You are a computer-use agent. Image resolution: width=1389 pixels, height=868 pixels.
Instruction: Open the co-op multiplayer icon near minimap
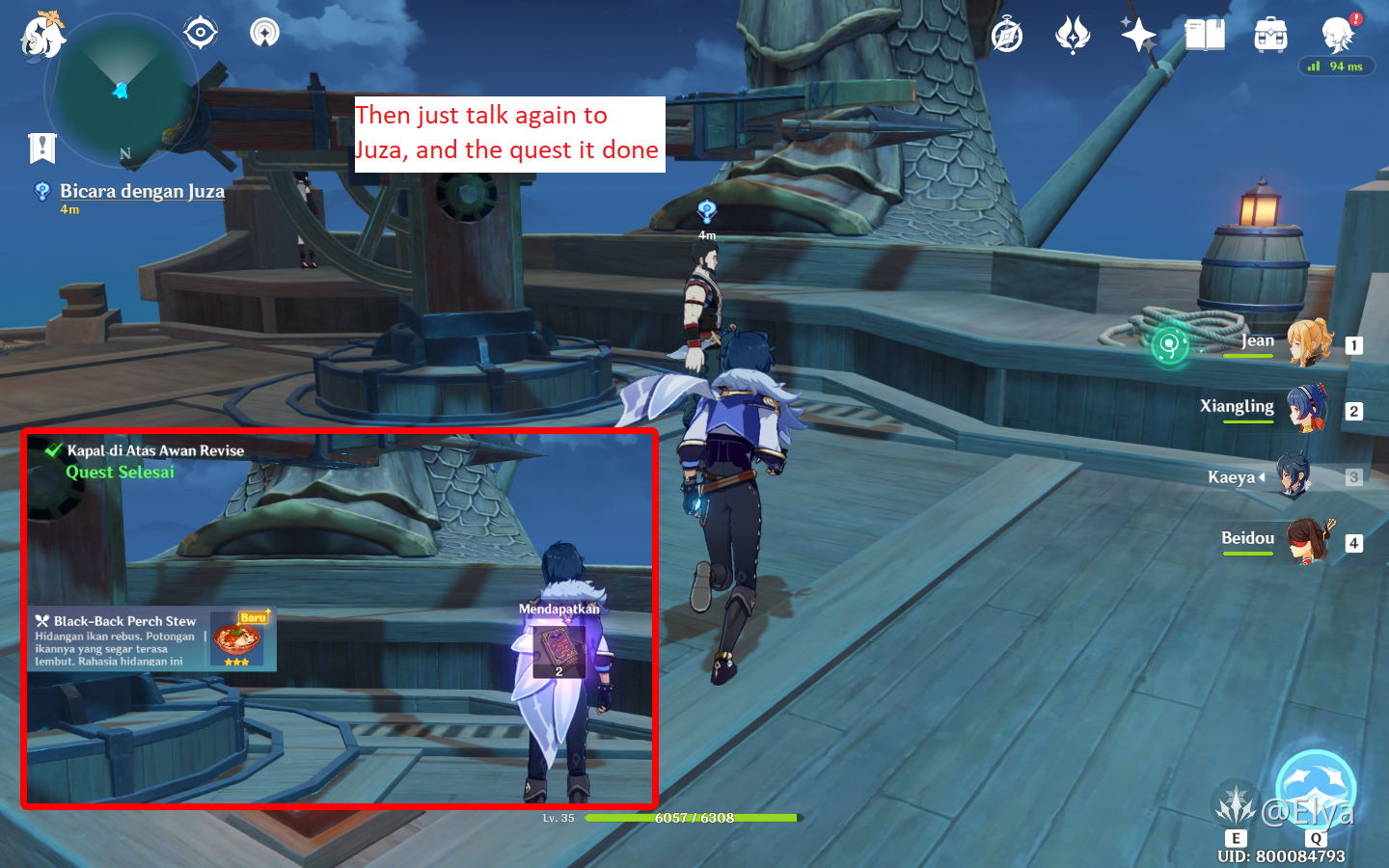(262, 31)
